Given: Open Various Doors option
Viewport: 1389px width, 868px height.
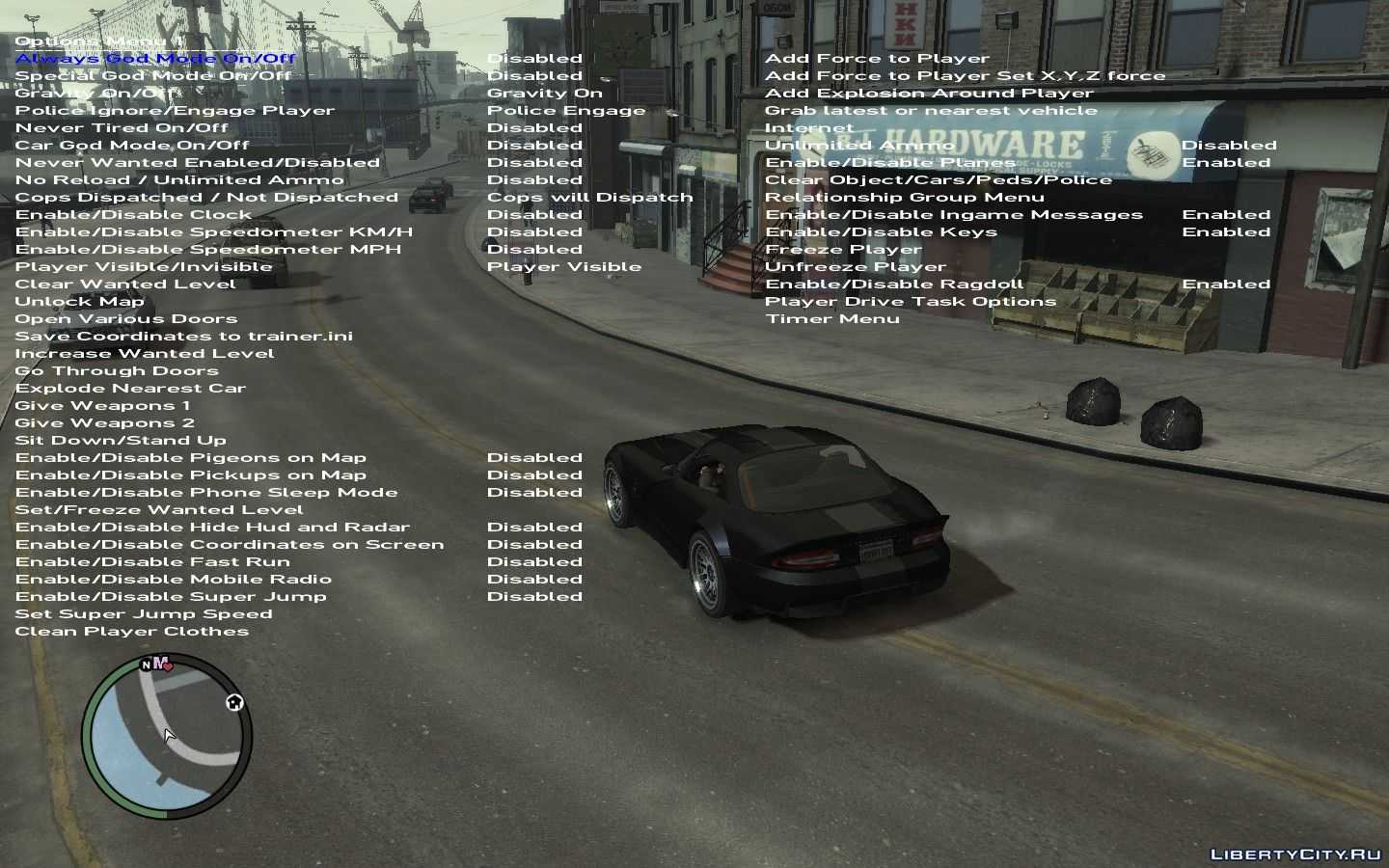Looking at the screenshot, I should pos(126,319).
